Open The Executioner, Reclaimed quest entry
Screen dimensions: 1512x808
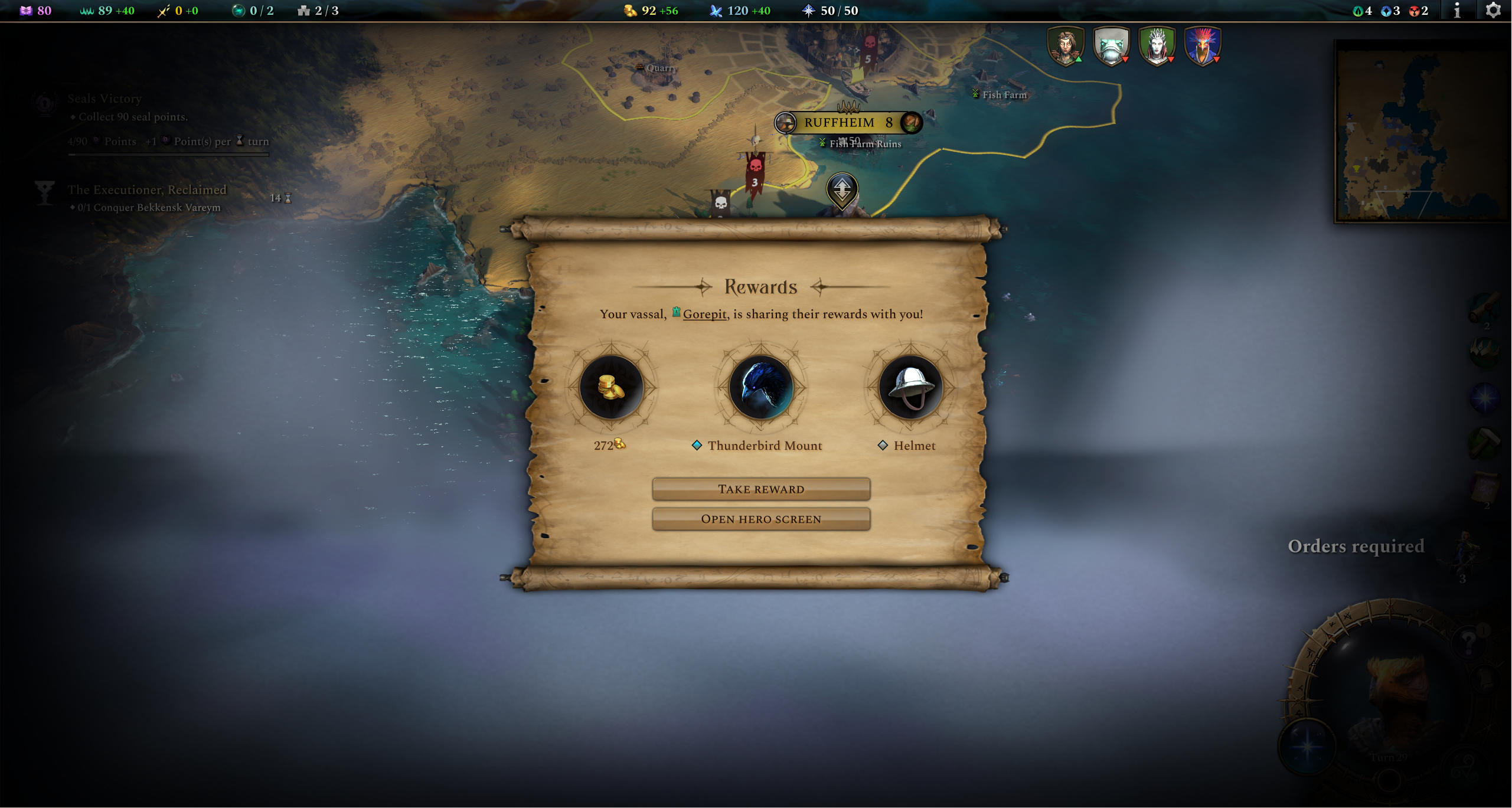pos(146,190)
